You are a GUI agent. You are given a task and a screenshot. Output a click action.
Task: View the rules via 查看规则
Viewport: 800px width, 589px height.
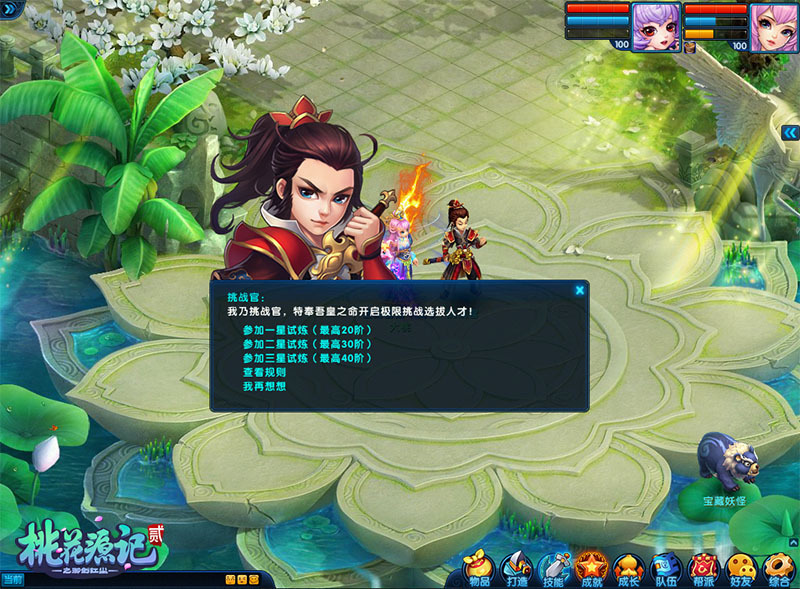(265, 372)
